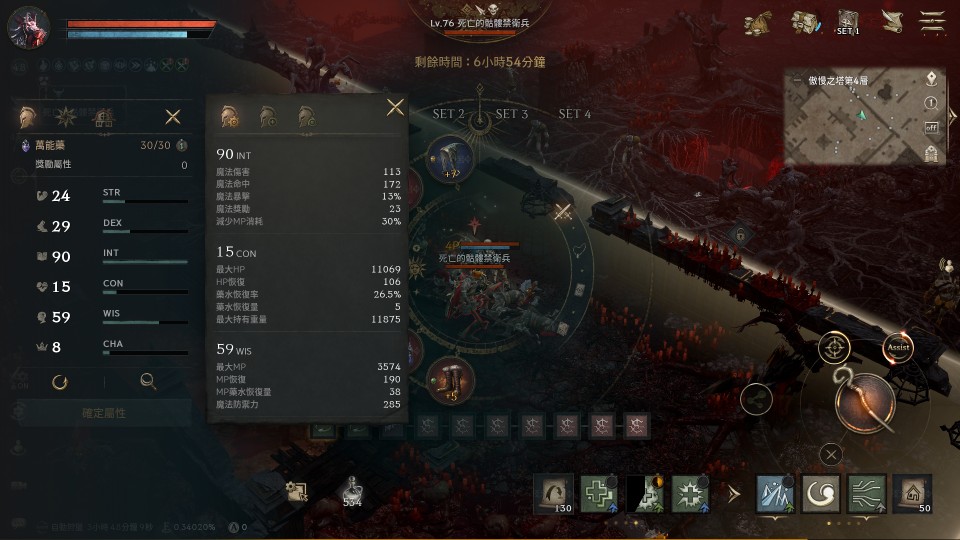960x540 pixels.
Task: Close the attribute panel with the X
Action: click(x=173, y=117)
